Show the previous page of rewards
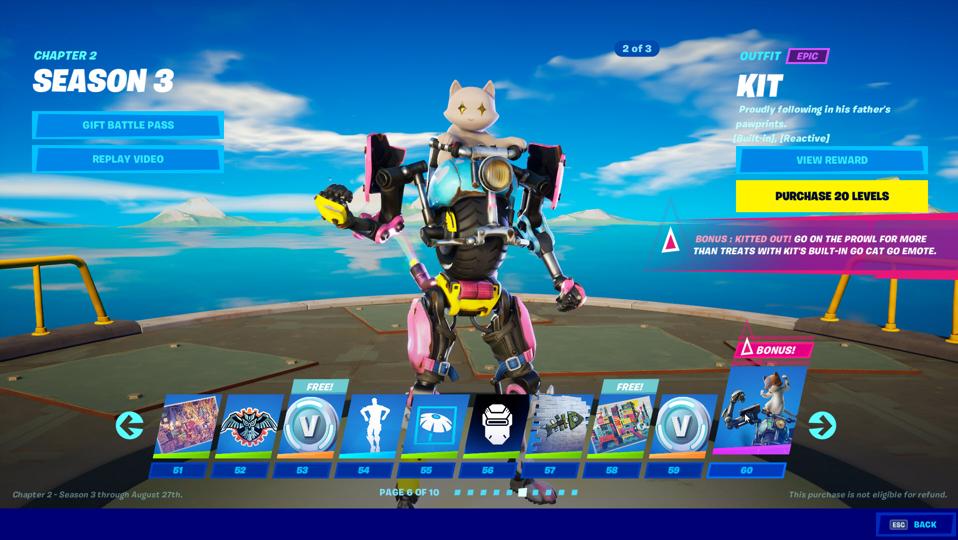This screenshot has height=540, width=958. [x=129, y=426]
